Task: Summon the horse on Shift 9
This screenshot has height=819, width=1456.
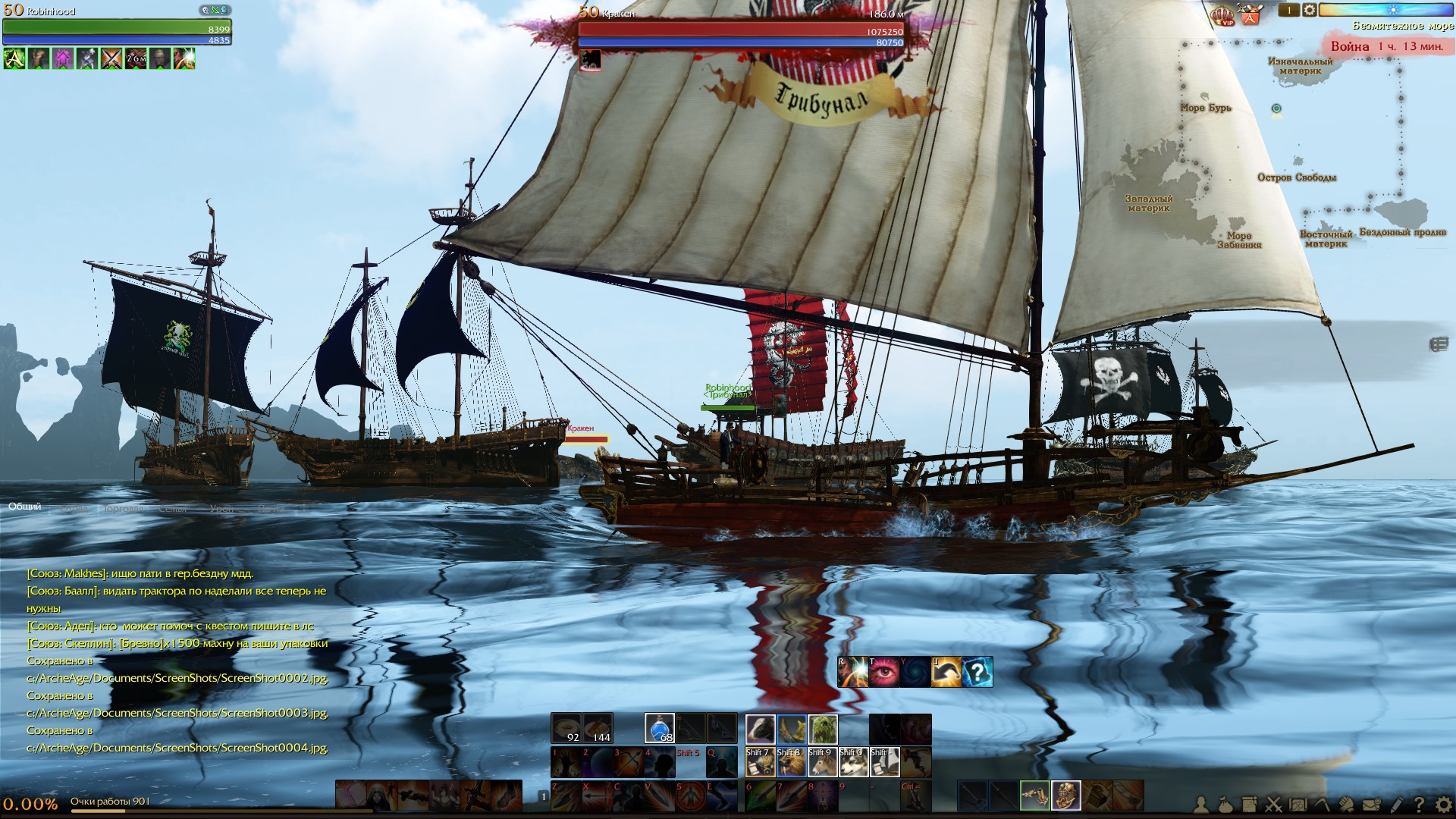Action: (x=822, y=762)
